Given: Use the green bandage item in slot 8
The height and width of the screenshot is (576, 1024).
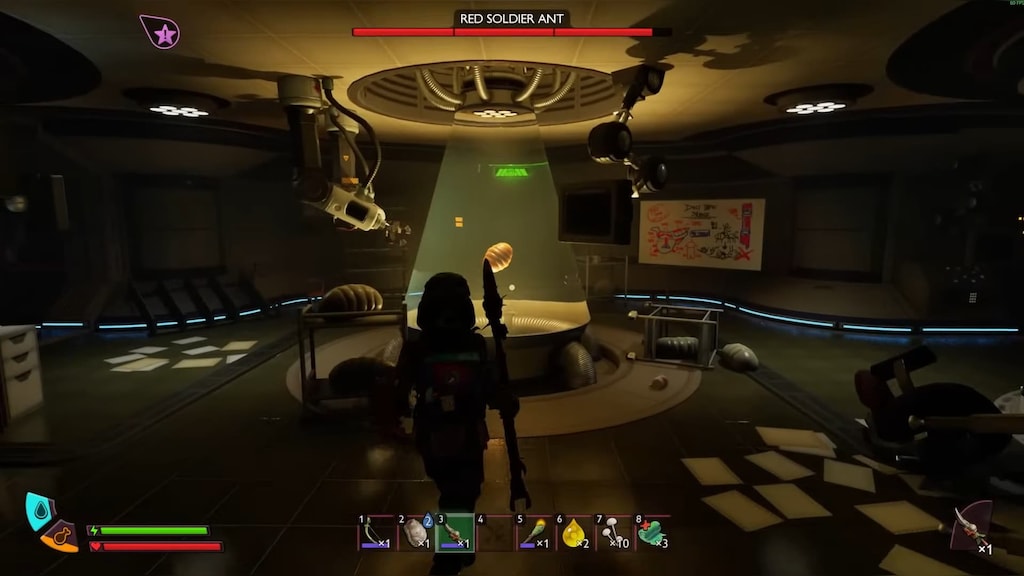Looking at the screenshot, I should [x=653, y=532].
